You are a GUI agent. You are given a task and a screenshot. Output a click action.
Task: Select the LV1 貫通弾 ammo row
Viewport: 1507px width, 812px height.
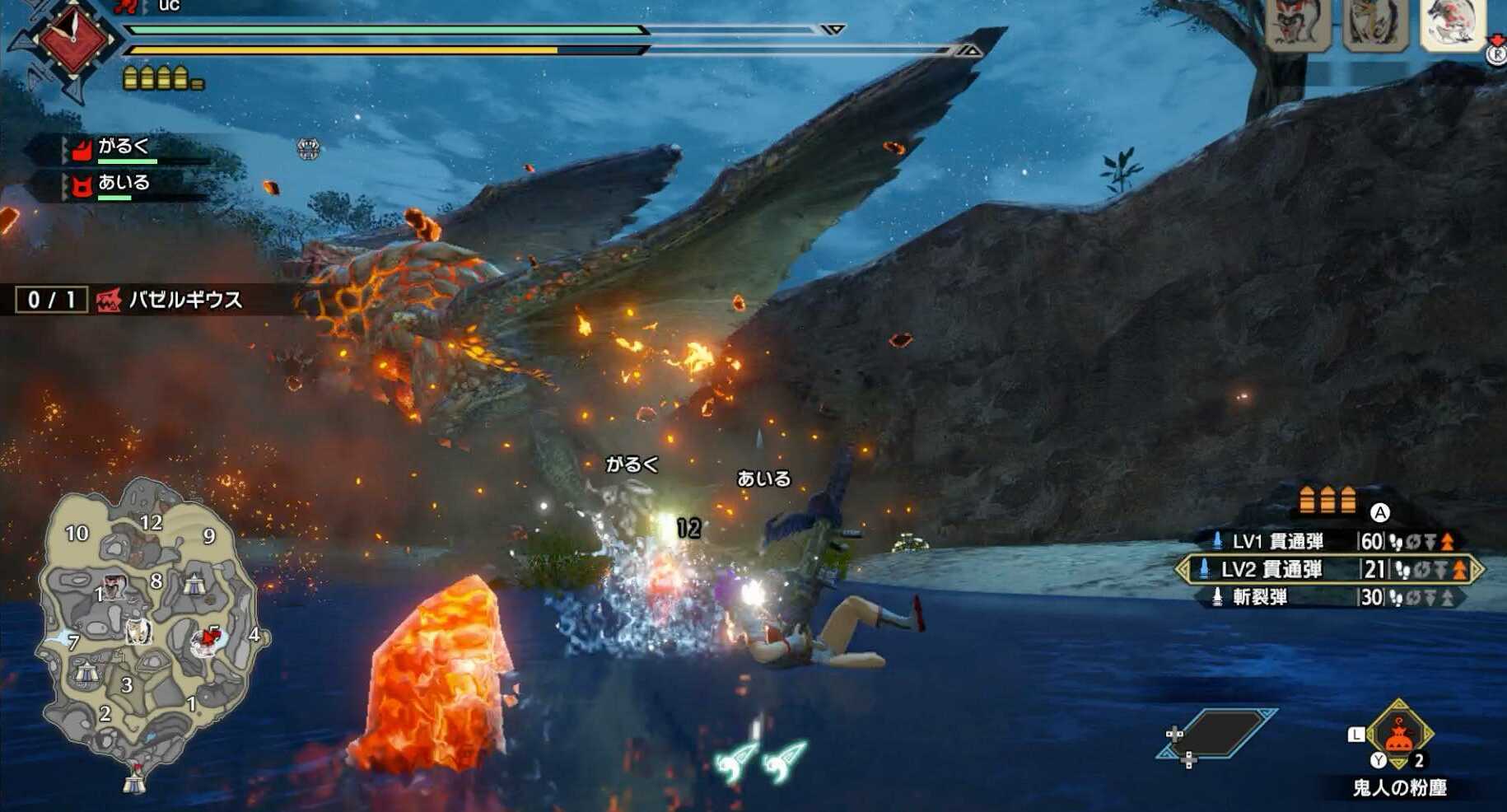point(1330,541)
